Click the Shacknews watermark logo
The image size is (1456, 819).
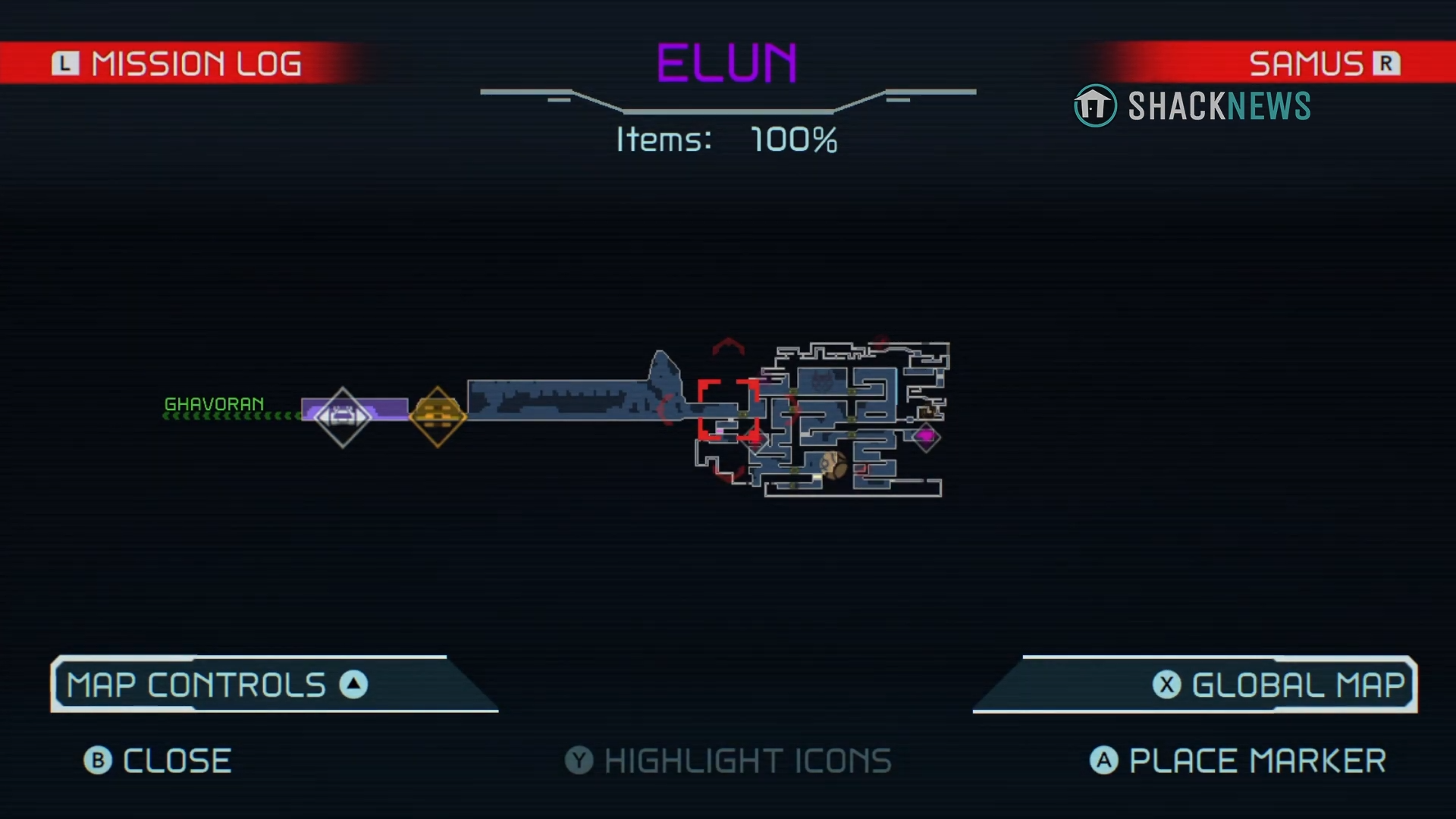(x=1192, y=106)
